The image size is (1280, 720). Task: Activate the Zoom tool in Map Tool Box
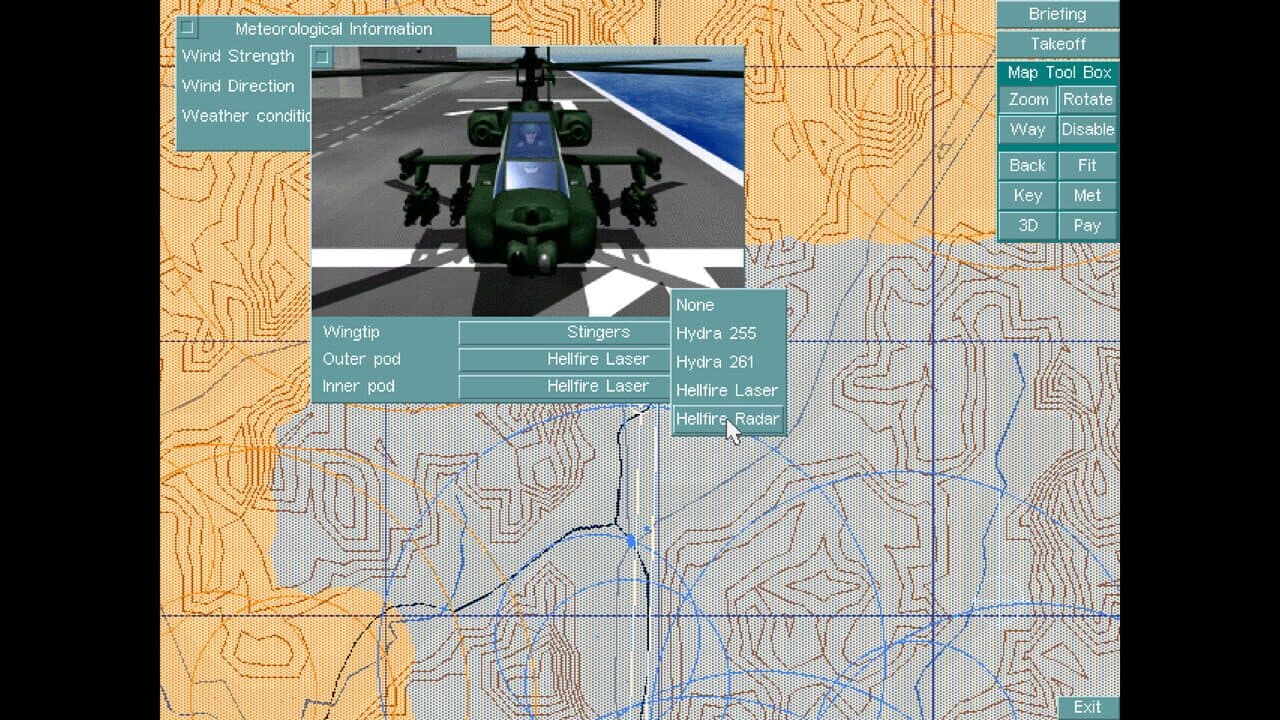(1026, 99)
